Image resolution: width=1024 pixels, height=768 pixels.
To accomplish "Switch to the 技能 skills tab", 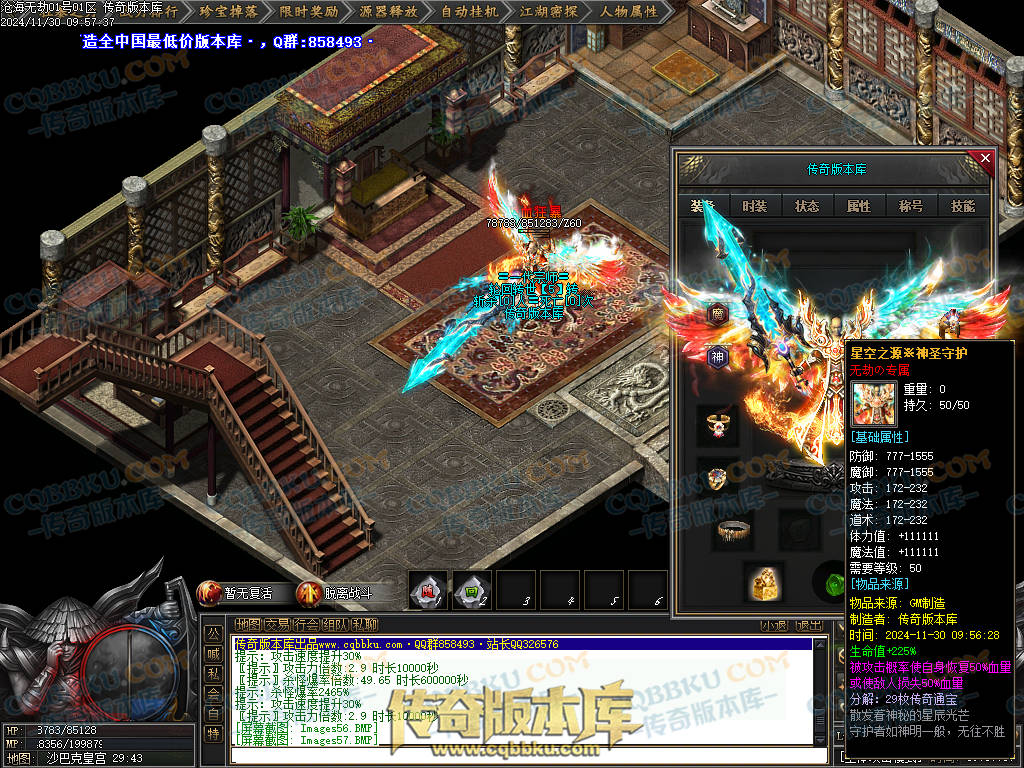I will 963,206.
